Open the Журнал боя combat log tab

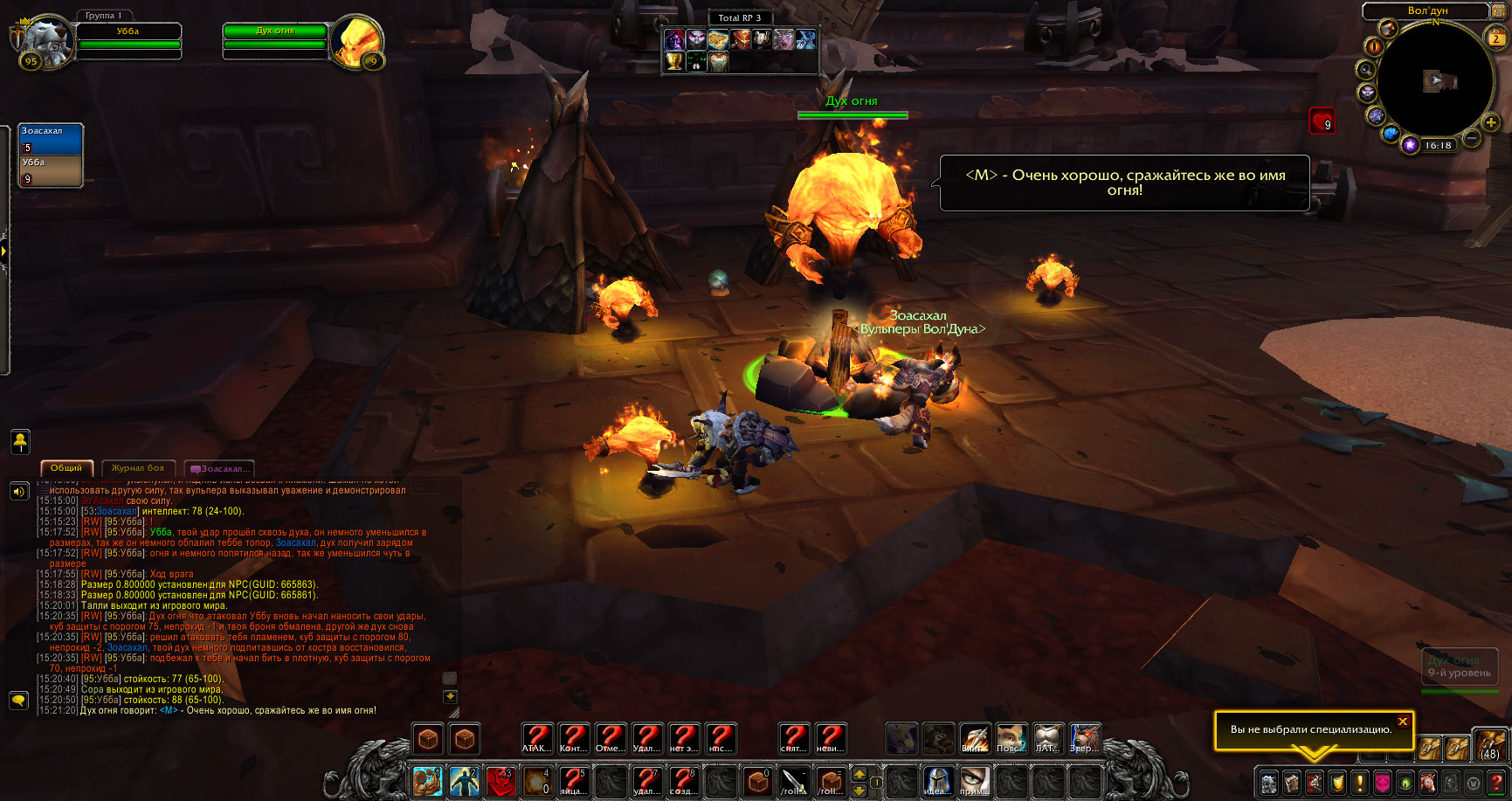pyautogui.click(x=138, y=468)
